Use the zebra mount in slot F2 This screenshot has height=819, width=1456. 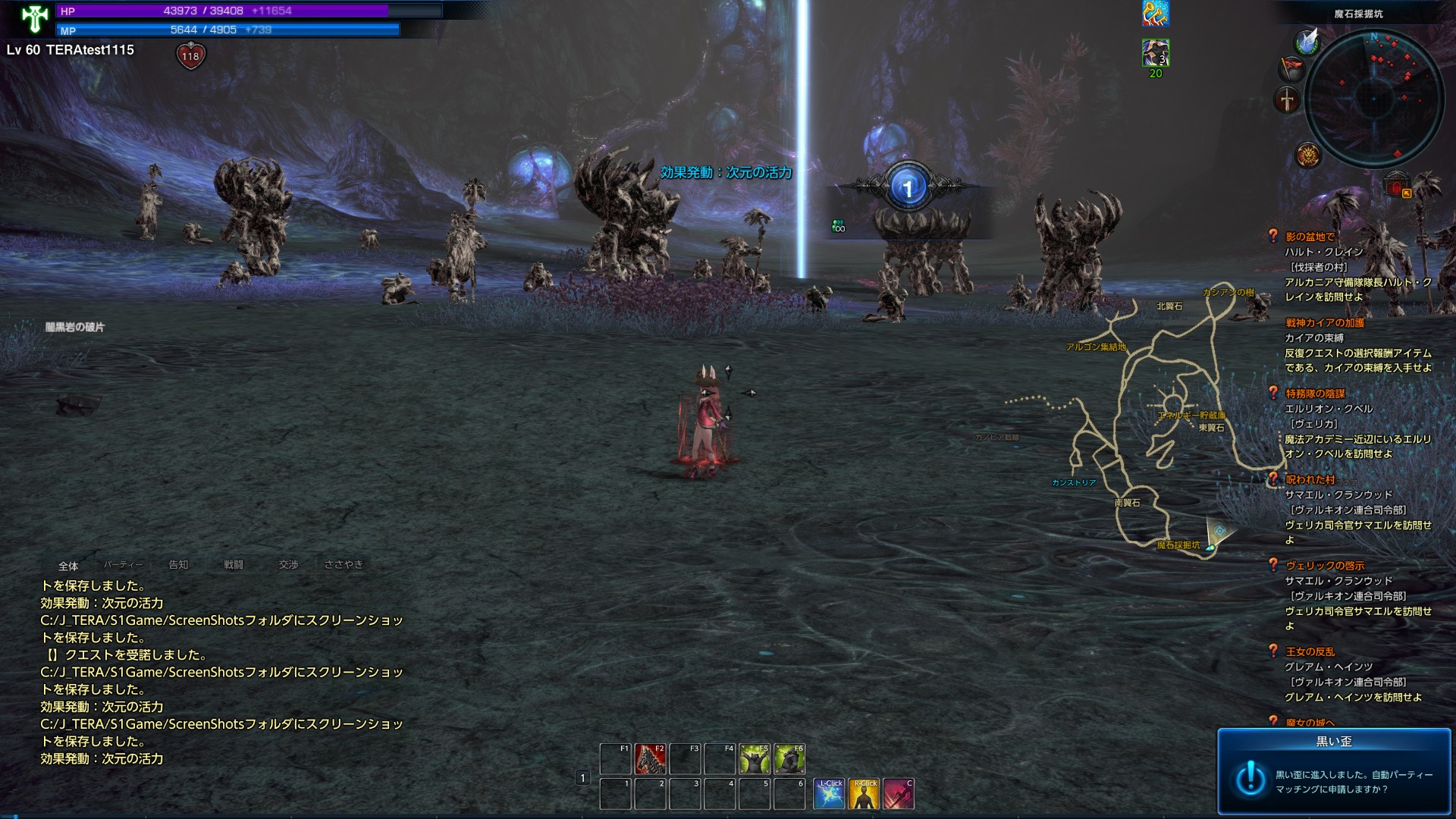[650, 758]
